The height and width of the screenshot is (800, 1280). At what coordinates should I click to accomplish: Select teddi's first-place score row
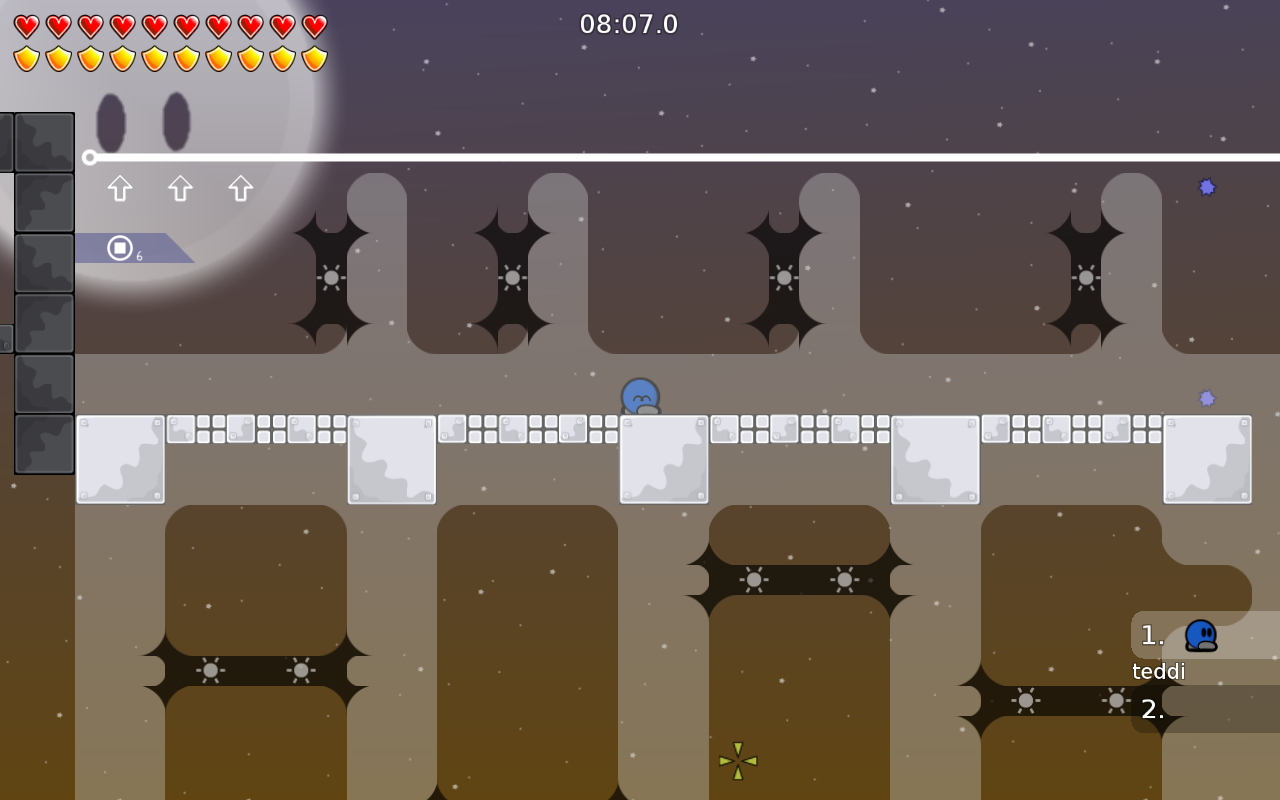point(1204,636)
